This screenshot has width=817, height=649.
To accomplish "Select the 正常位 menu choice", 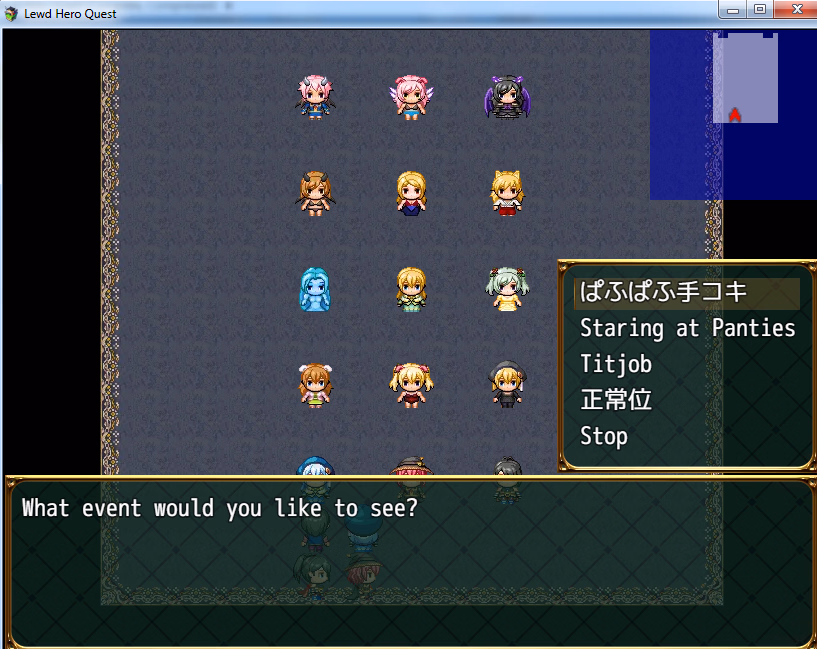I will [x=616, y=400].
